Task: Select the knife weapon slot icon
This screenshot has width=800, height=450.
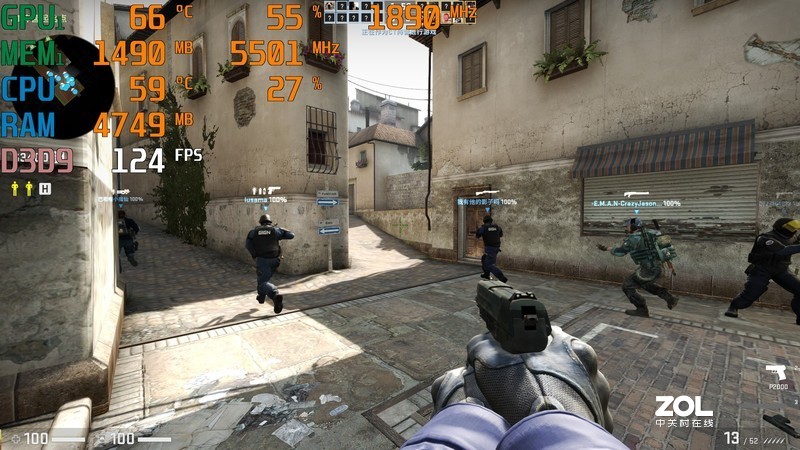Action: 780,423
